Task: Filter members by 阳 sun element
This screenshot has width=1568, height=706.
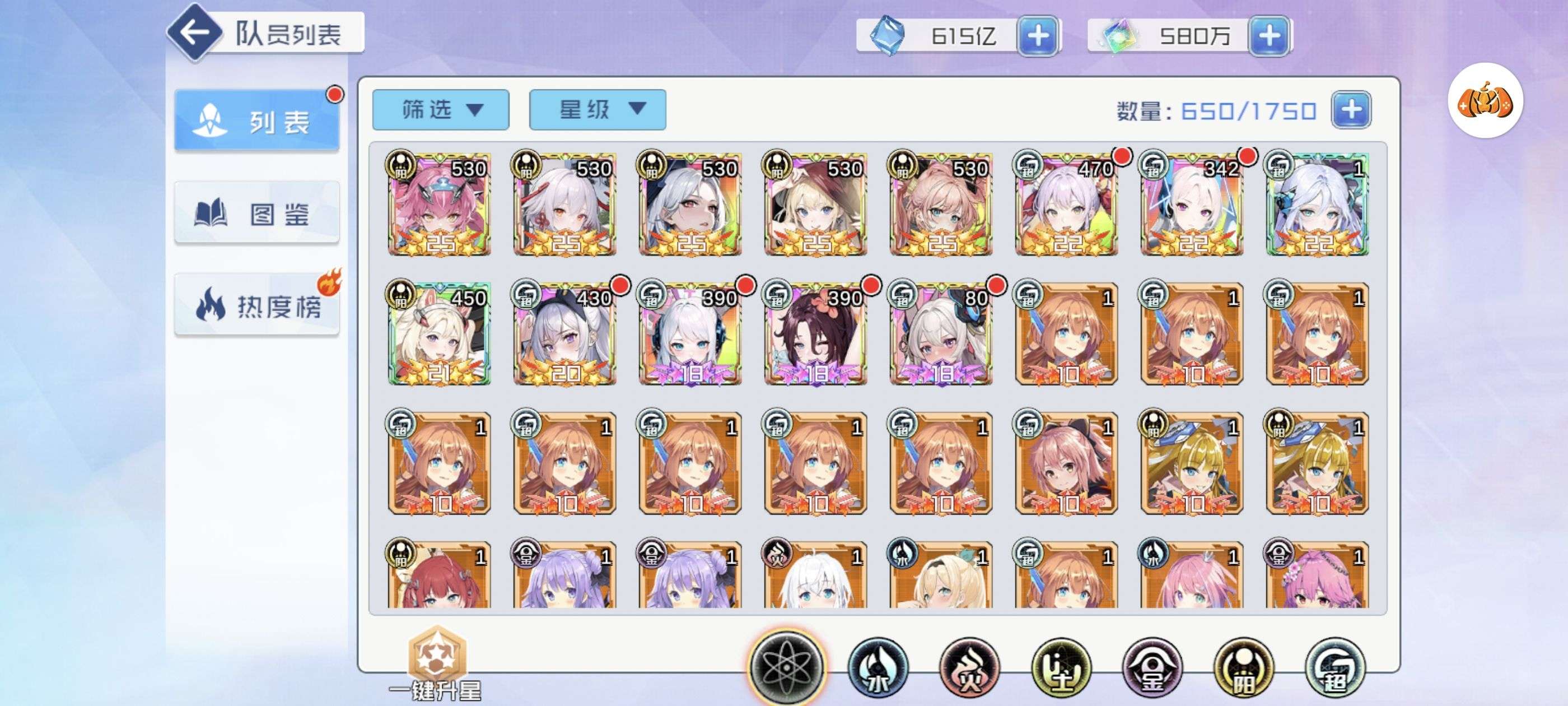Action: (1243, 668)
